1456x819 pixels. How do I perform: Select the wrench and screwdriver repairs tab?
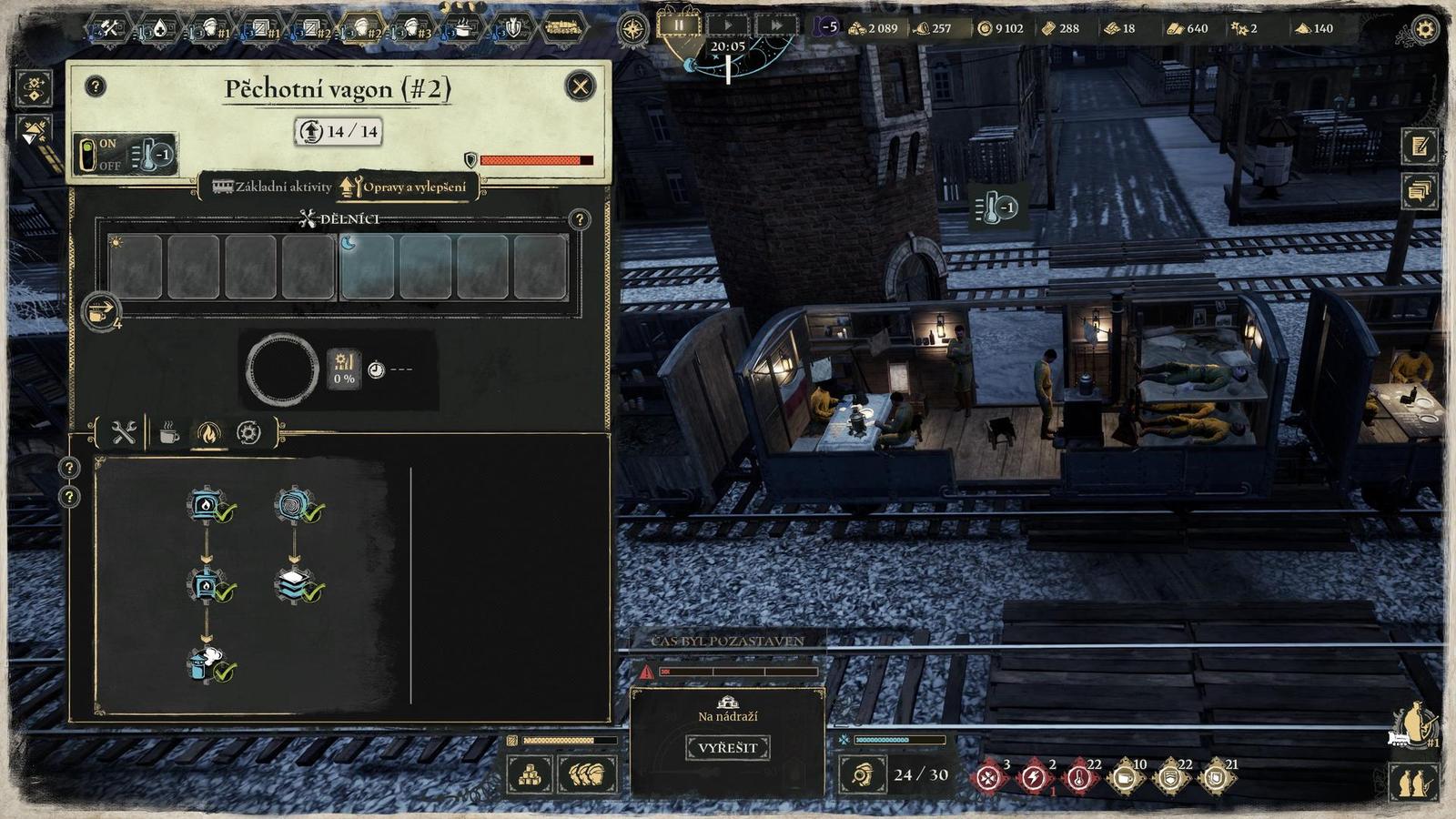point(123,433)
